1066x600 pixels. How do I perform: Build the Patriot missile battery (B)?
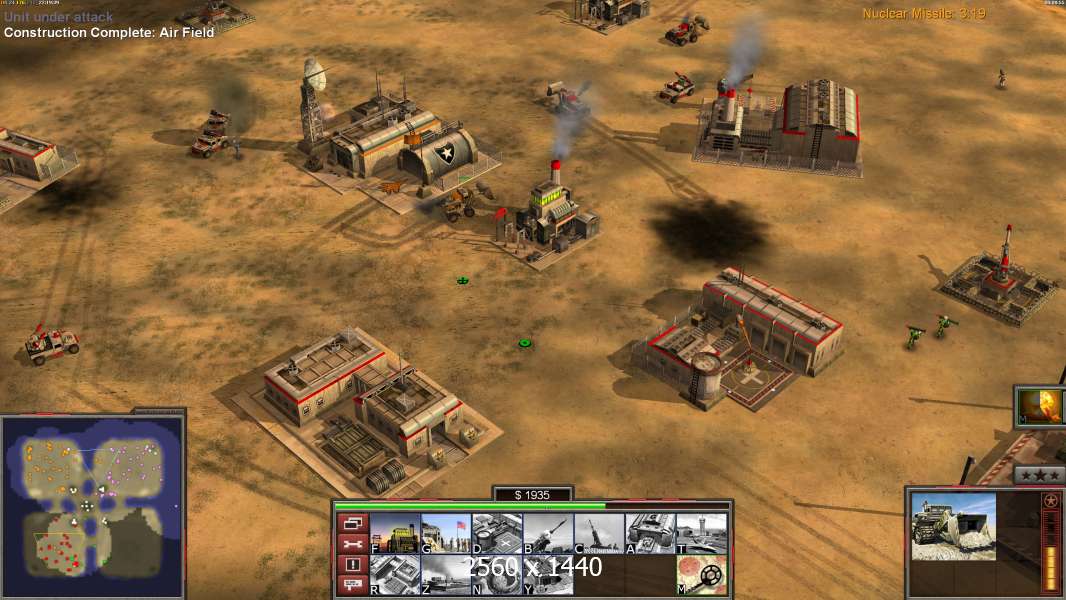pos(548,533)
